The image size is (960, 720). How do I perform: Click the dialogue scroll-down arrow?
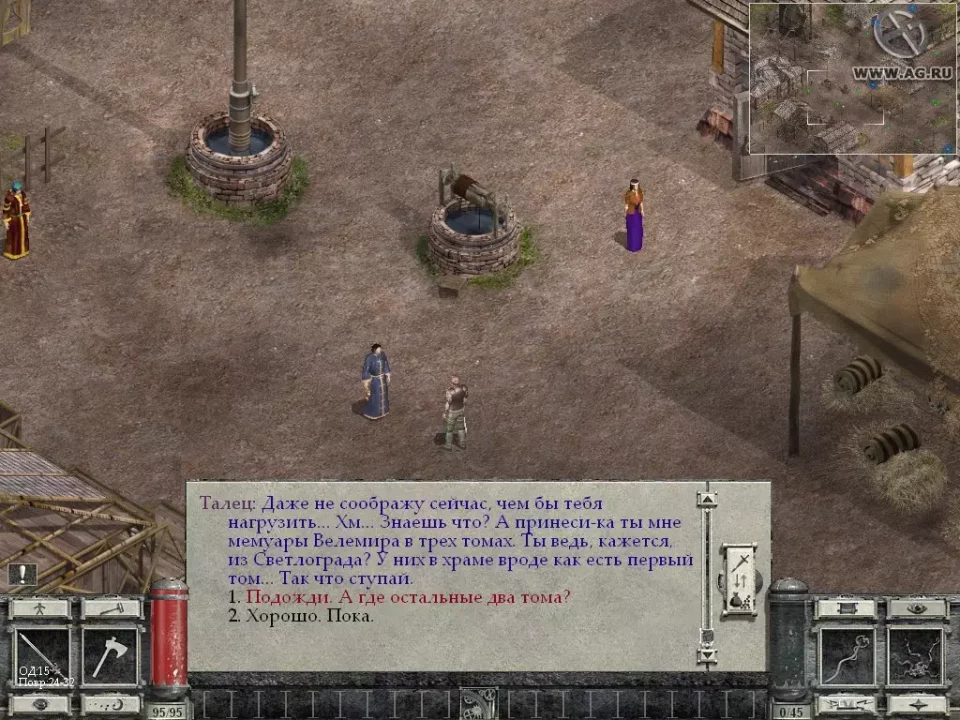707,655
